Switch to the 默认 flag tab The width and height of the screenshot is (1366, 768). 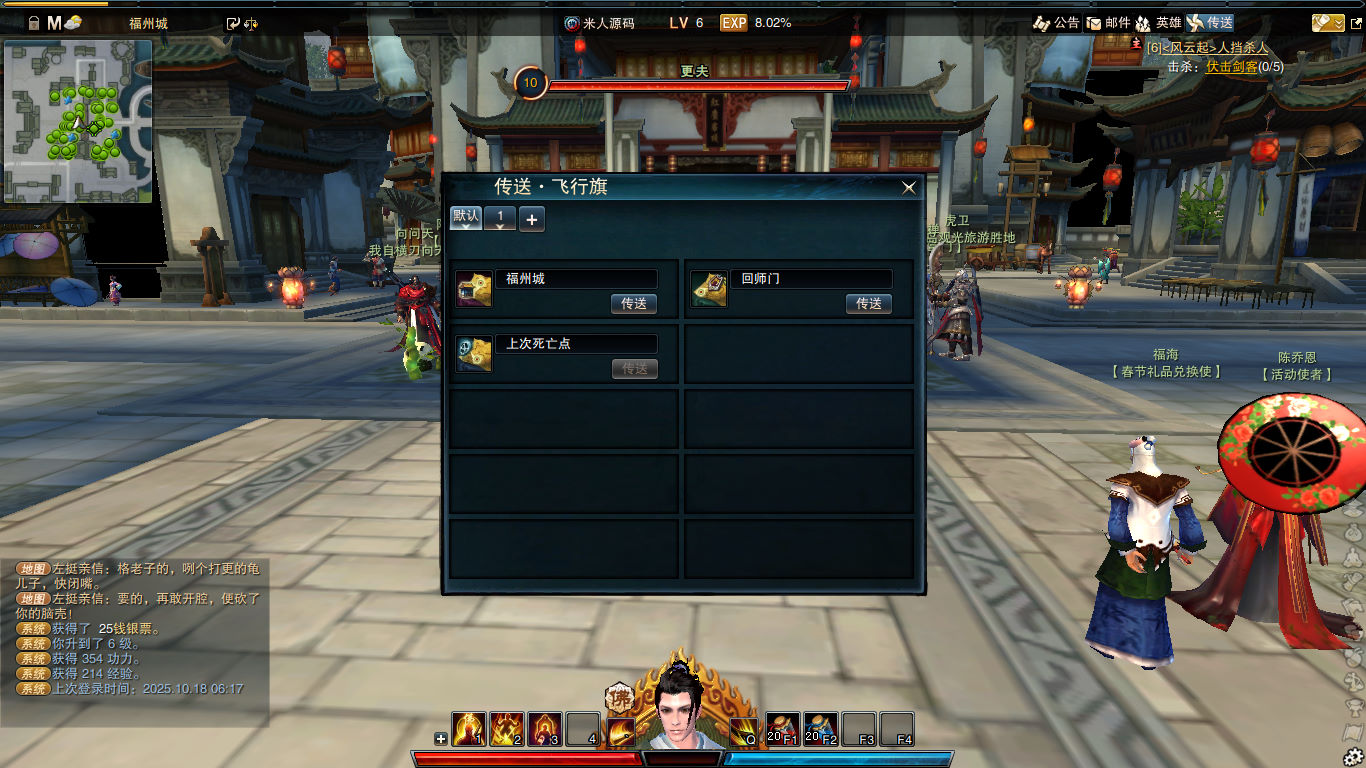click(466, 218)
